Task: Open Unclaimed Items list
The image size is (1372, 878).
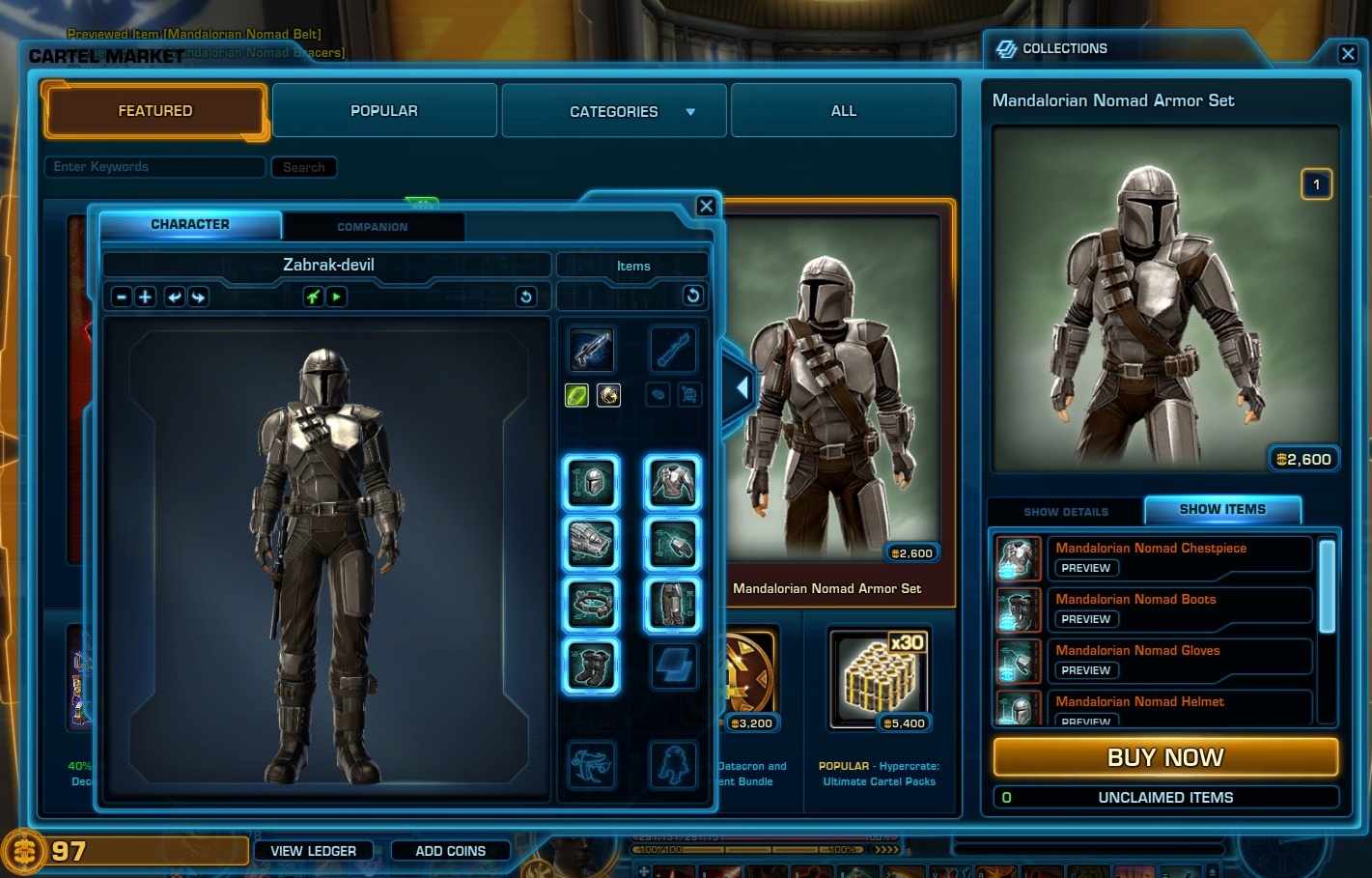Action: (x=1164, y=797)
